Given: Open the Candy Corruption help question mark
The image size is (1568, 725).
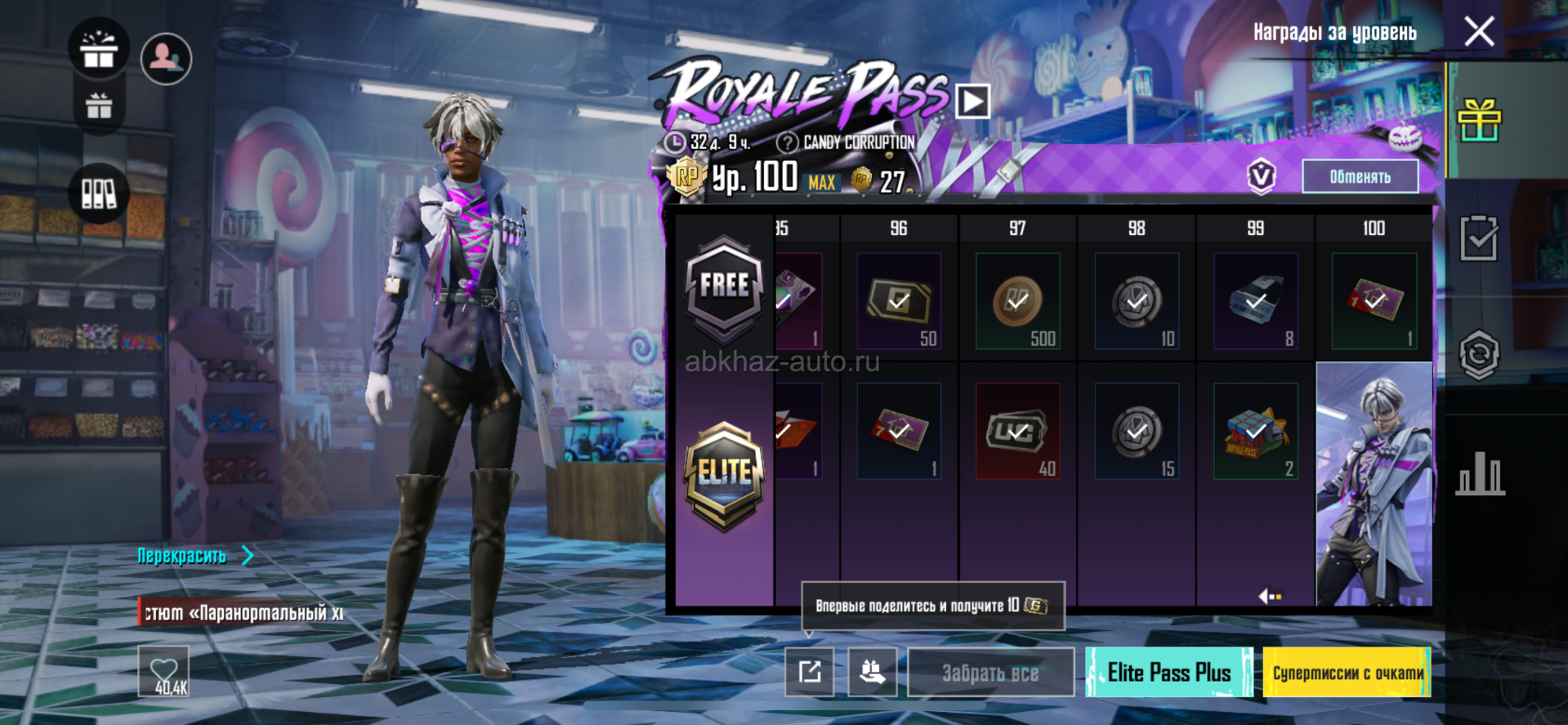Looking at the screenshot, I should (x=787, y=143).
